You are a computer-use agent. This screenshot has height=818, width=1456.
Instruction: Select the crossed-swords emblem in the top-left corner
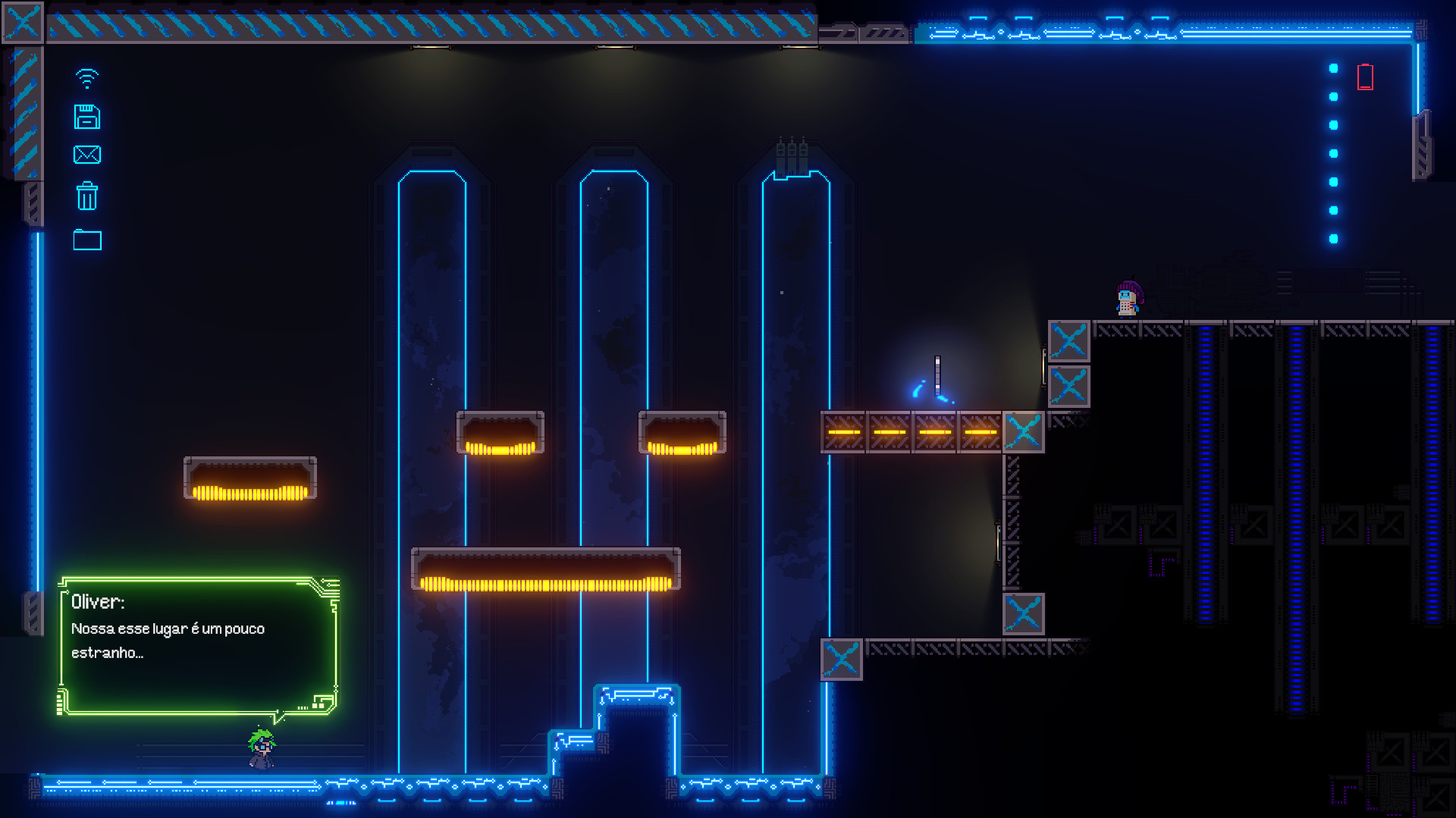click(22, 22)
